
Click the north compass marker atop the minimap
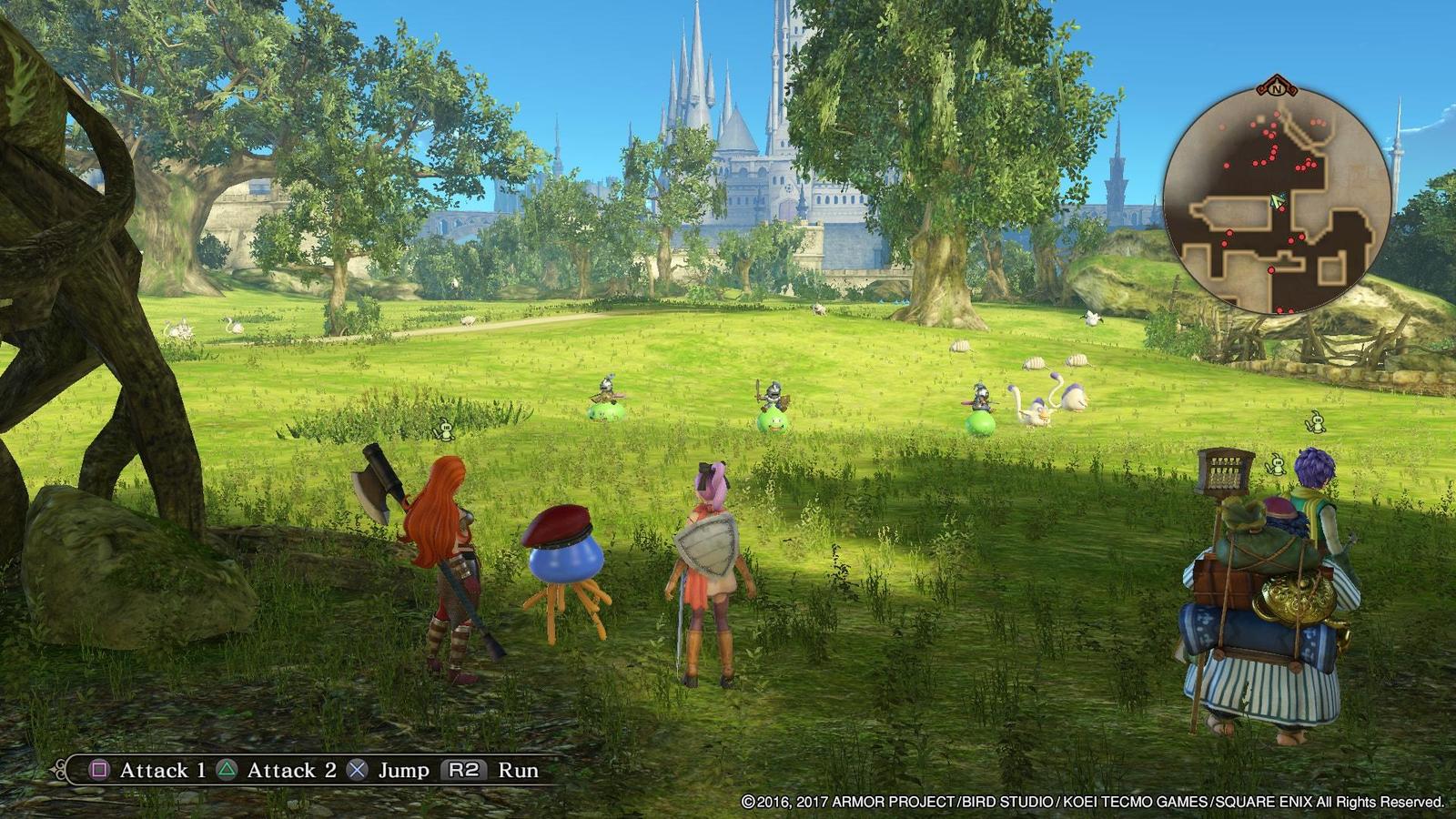[1277, 88]
